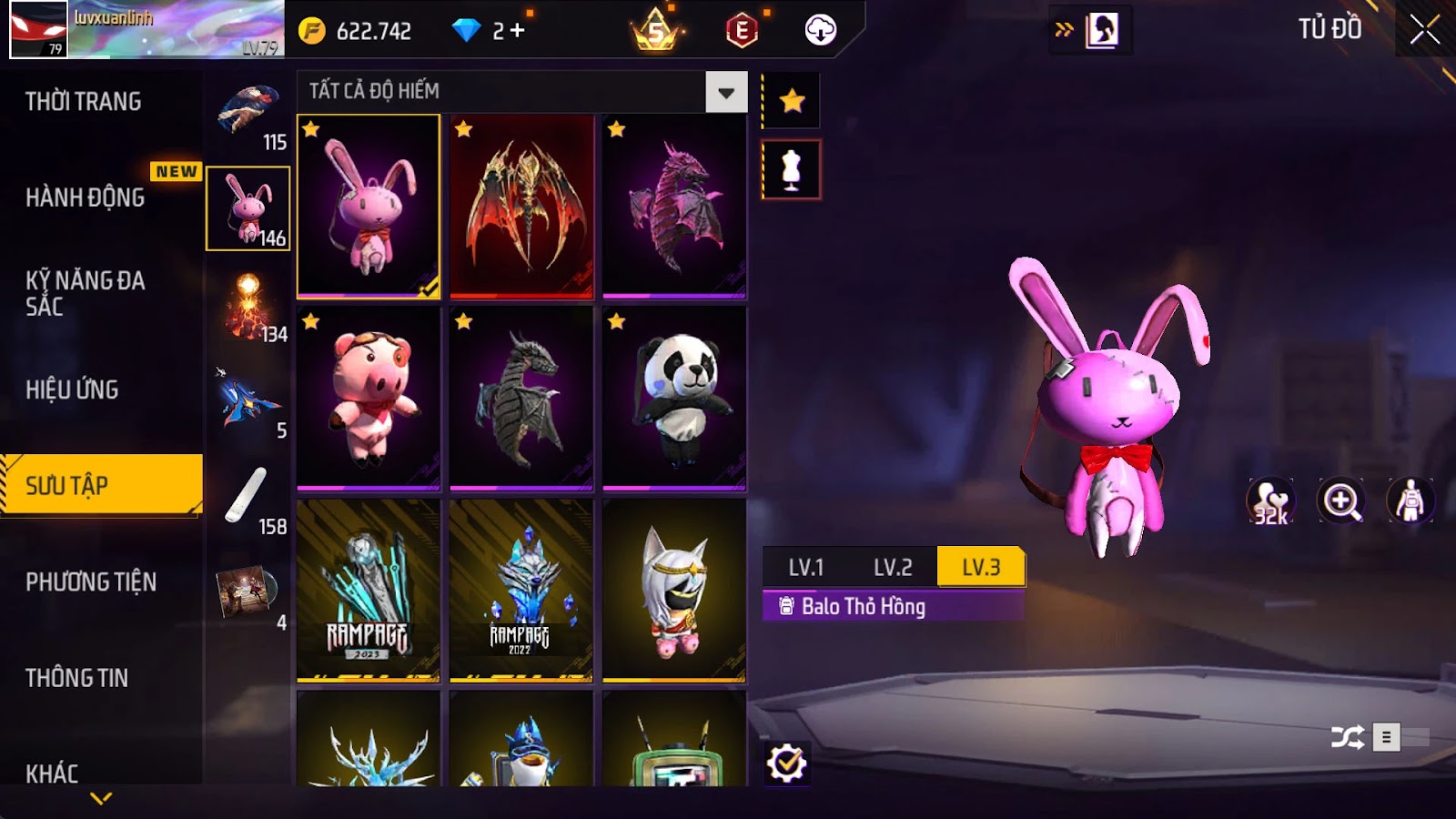Add more diamonds with plus button
This screenshot has height=819, width=1456.
point(517,31)
